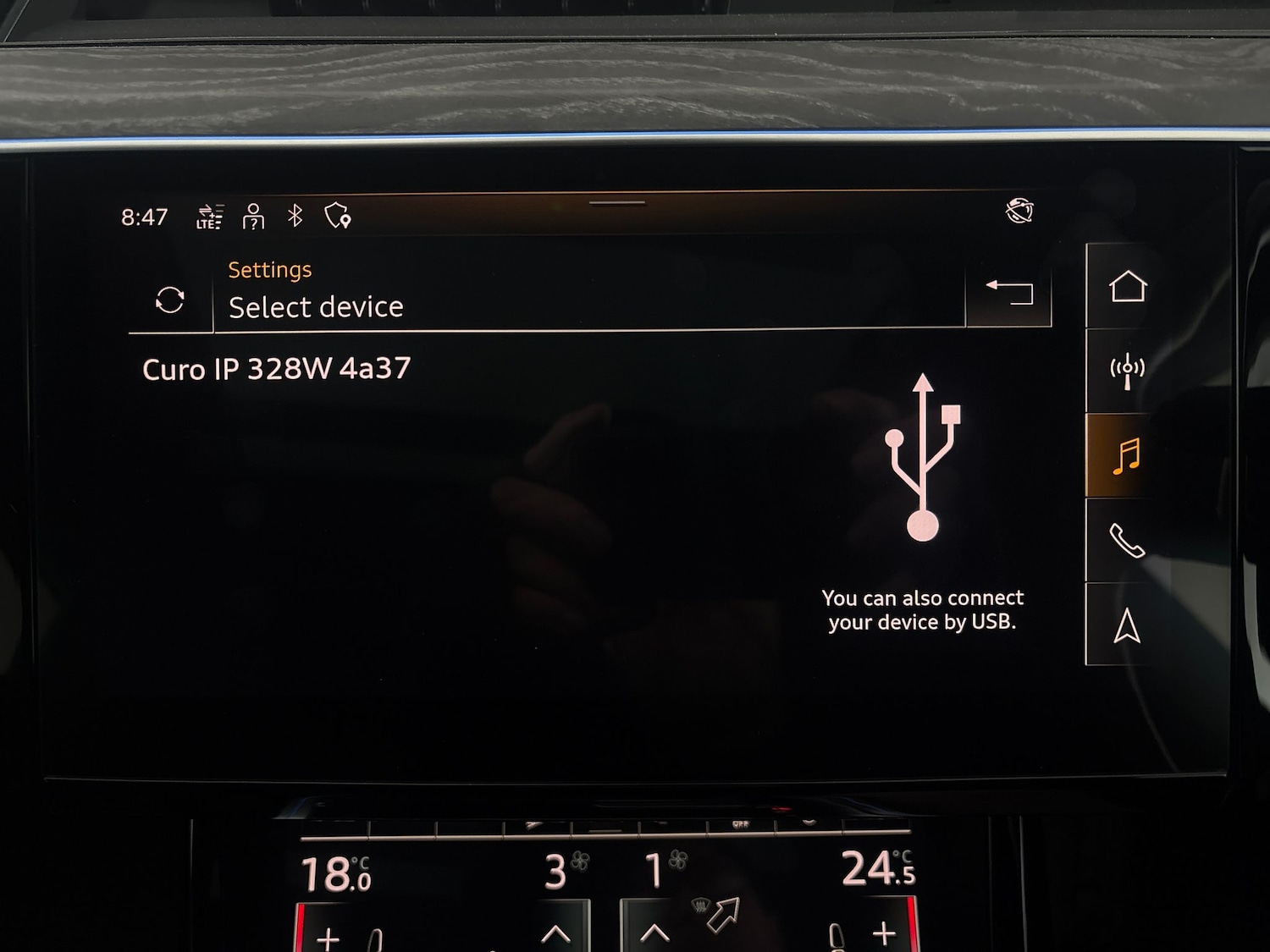Select the device Curo IP 328W 4a37
Image resolution: width=1270 pixels, height=952 pixels.
pos(275,368)
